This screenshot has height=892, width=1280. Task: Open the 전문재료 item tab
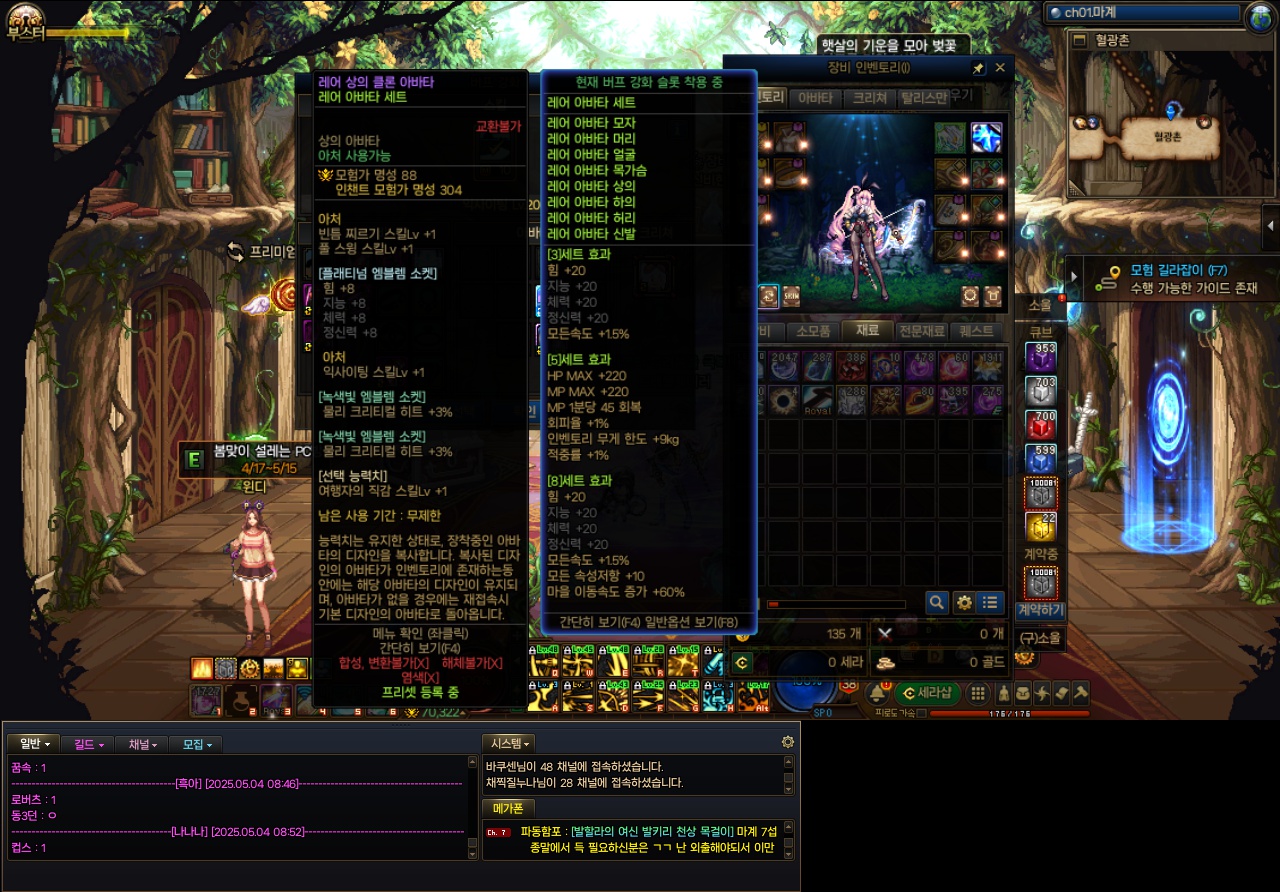click(921, 331)
